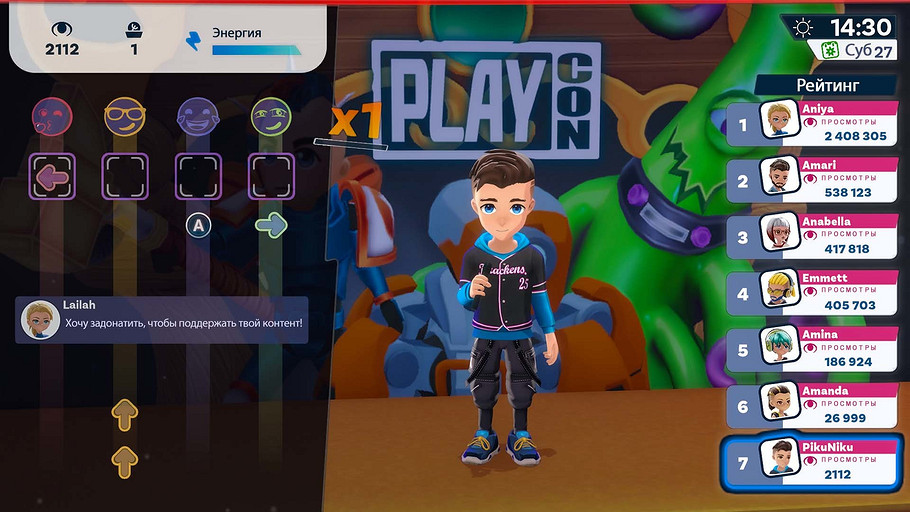Viewport: 910px width, 512px height.
Task: Choose the green smirking emoji icon
Action: [x=270, y=117]
